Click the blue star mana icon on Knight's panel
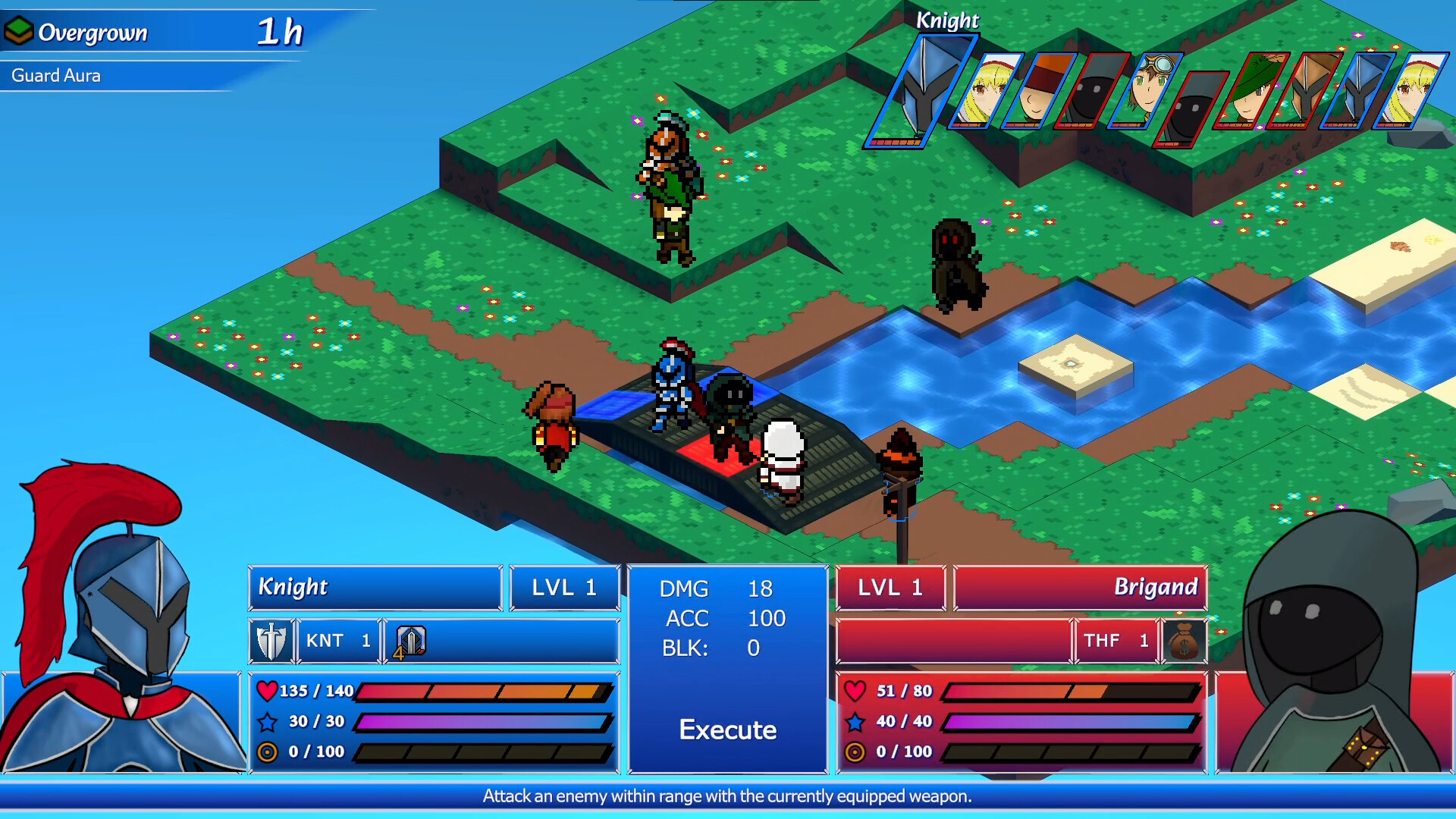 [269, 721]
